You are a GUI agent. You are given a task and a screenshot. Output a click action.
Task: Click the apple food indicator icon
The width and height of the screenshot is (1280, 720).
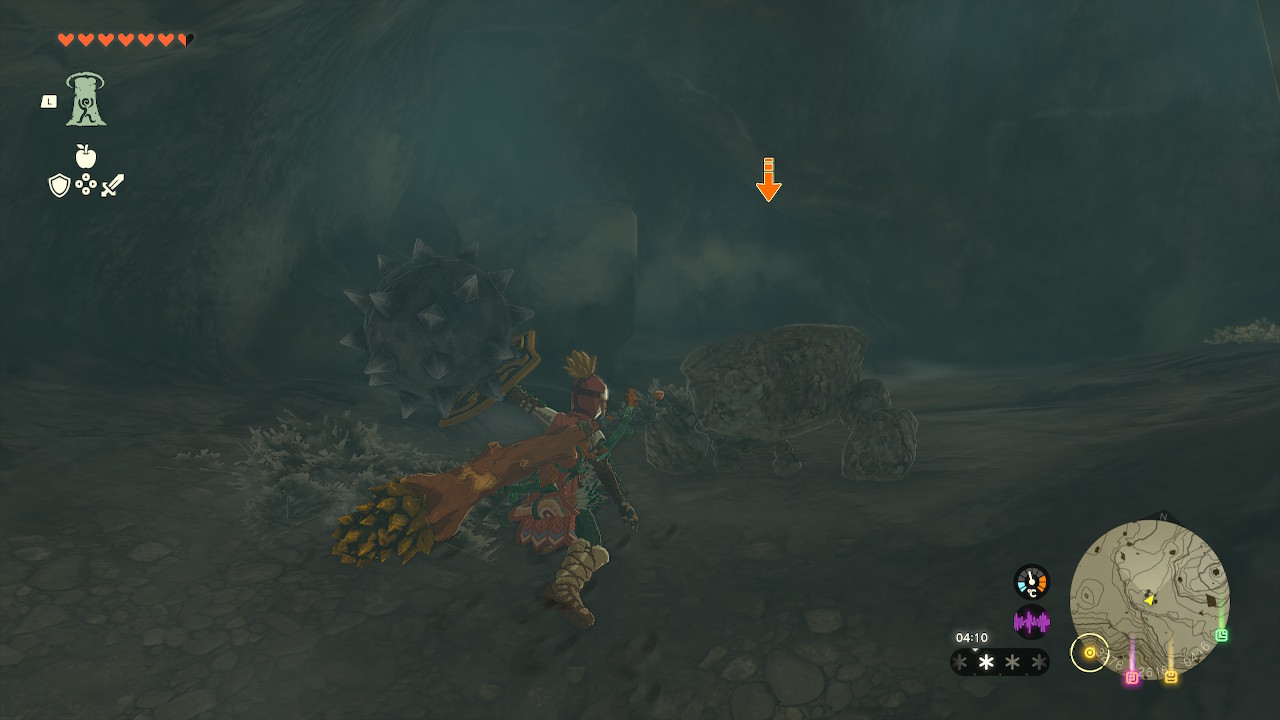tap(85, 156)
